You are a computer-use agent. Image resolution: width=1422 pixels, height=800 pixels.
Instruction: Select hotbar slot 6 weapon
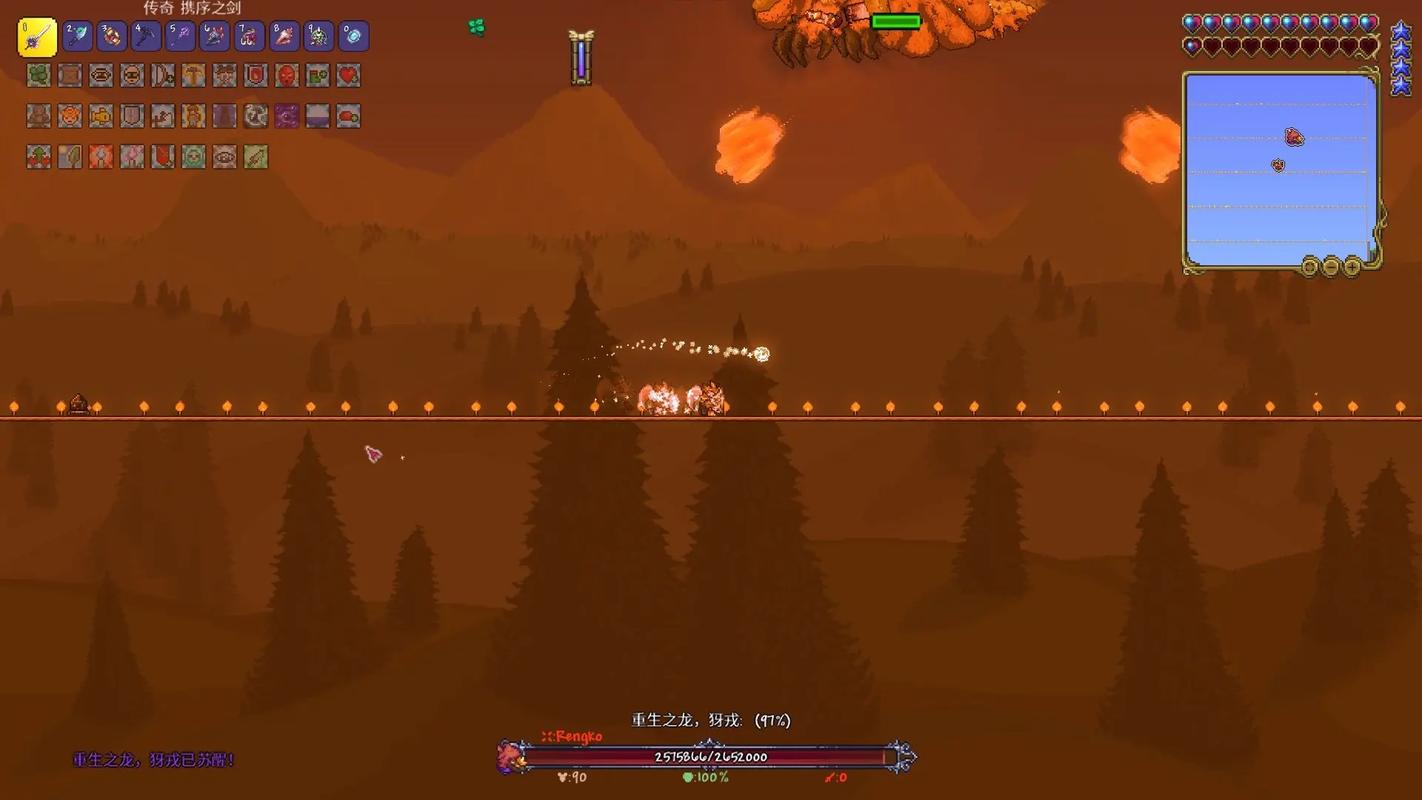[x=215, y=37]
